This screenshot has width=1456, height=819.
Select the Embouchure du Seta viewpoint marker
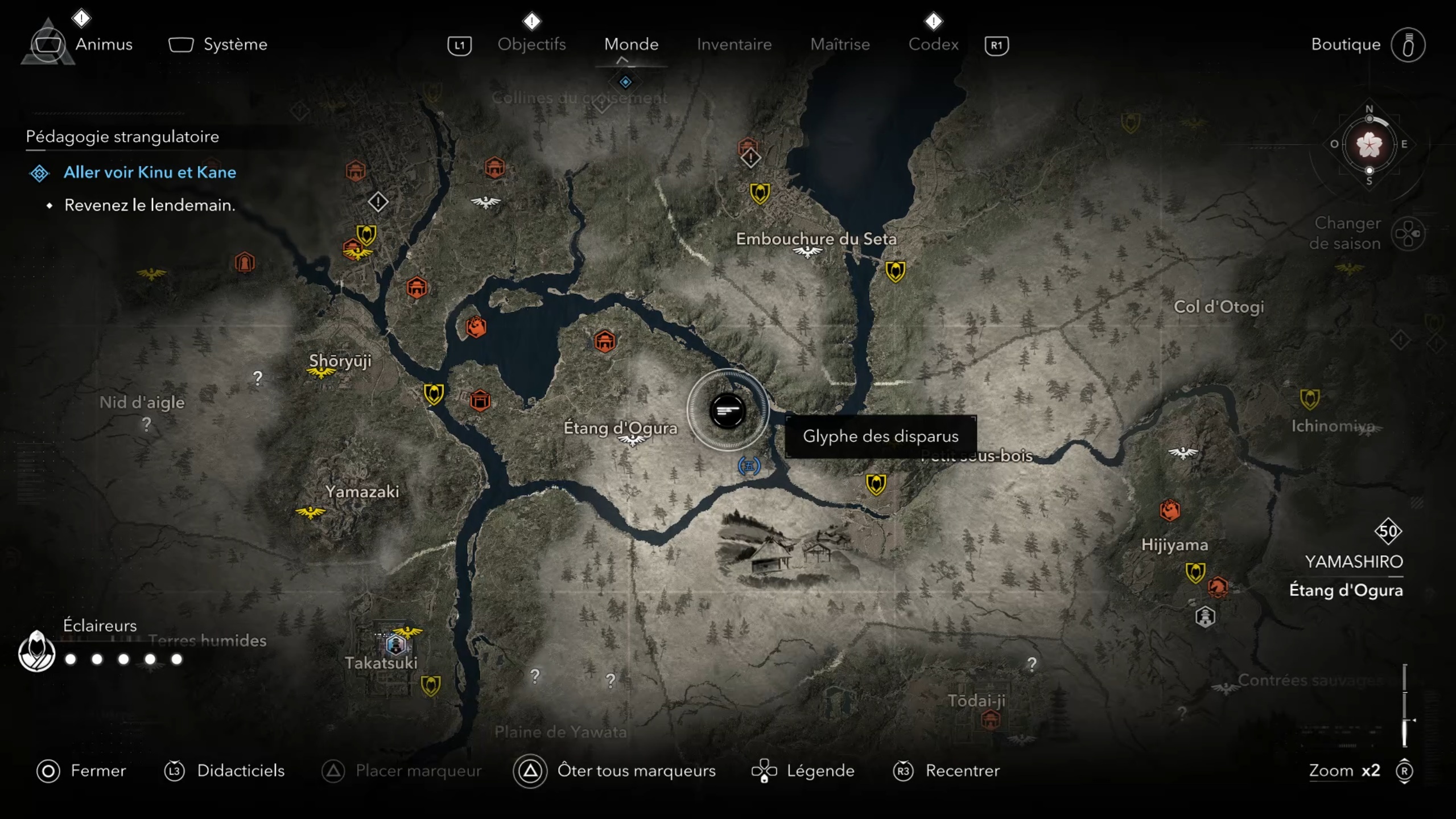coord(807,252)
